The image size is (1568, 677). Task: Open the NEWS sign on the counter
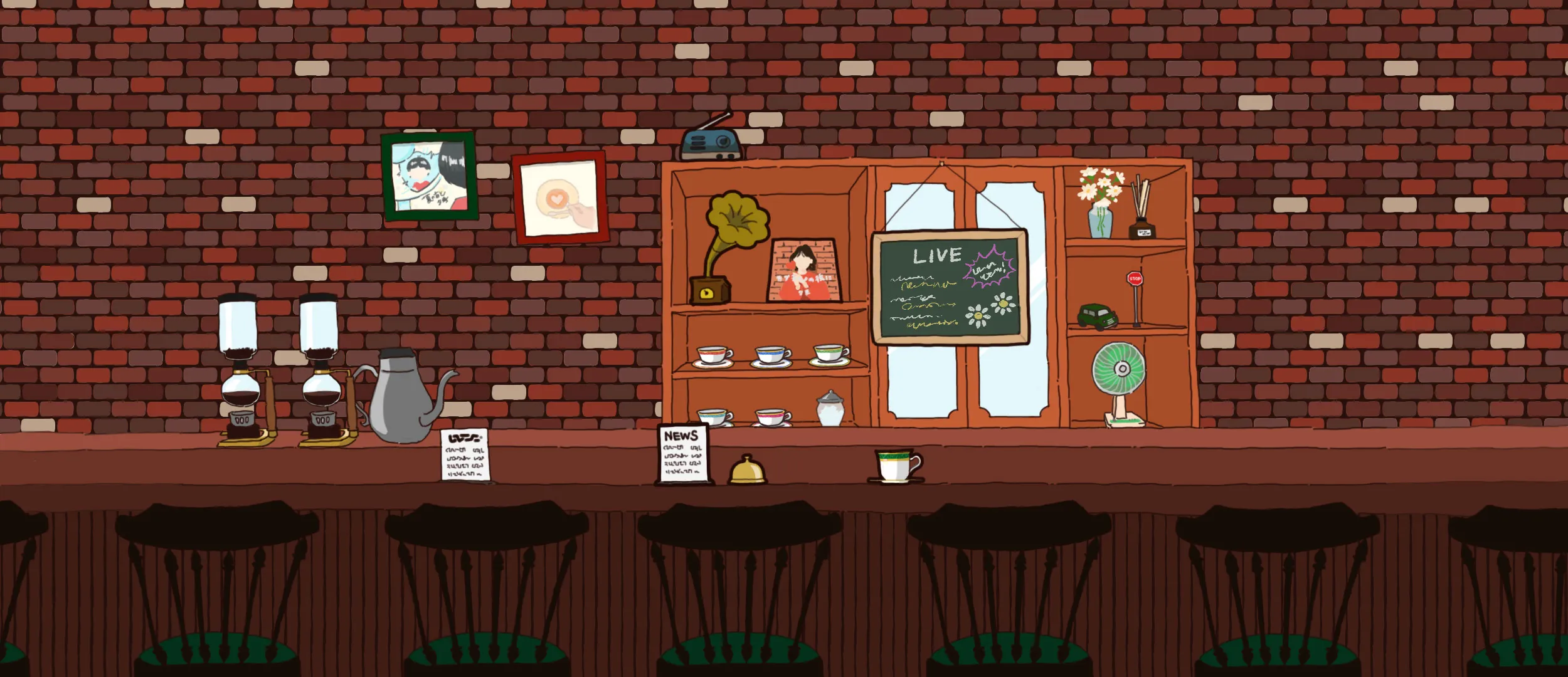pyautogui.click(x=684, y=454)
